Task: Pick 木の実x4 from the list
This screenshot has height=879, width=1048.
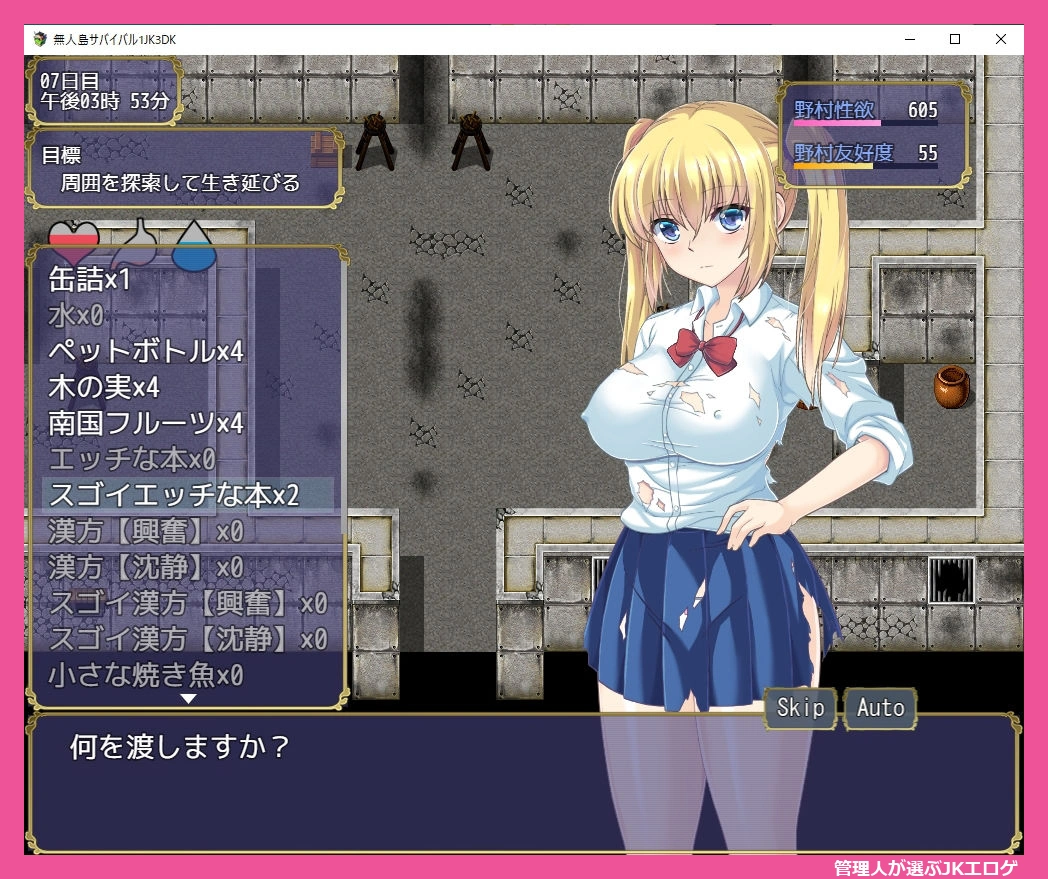Action: (x=104, y=387)
